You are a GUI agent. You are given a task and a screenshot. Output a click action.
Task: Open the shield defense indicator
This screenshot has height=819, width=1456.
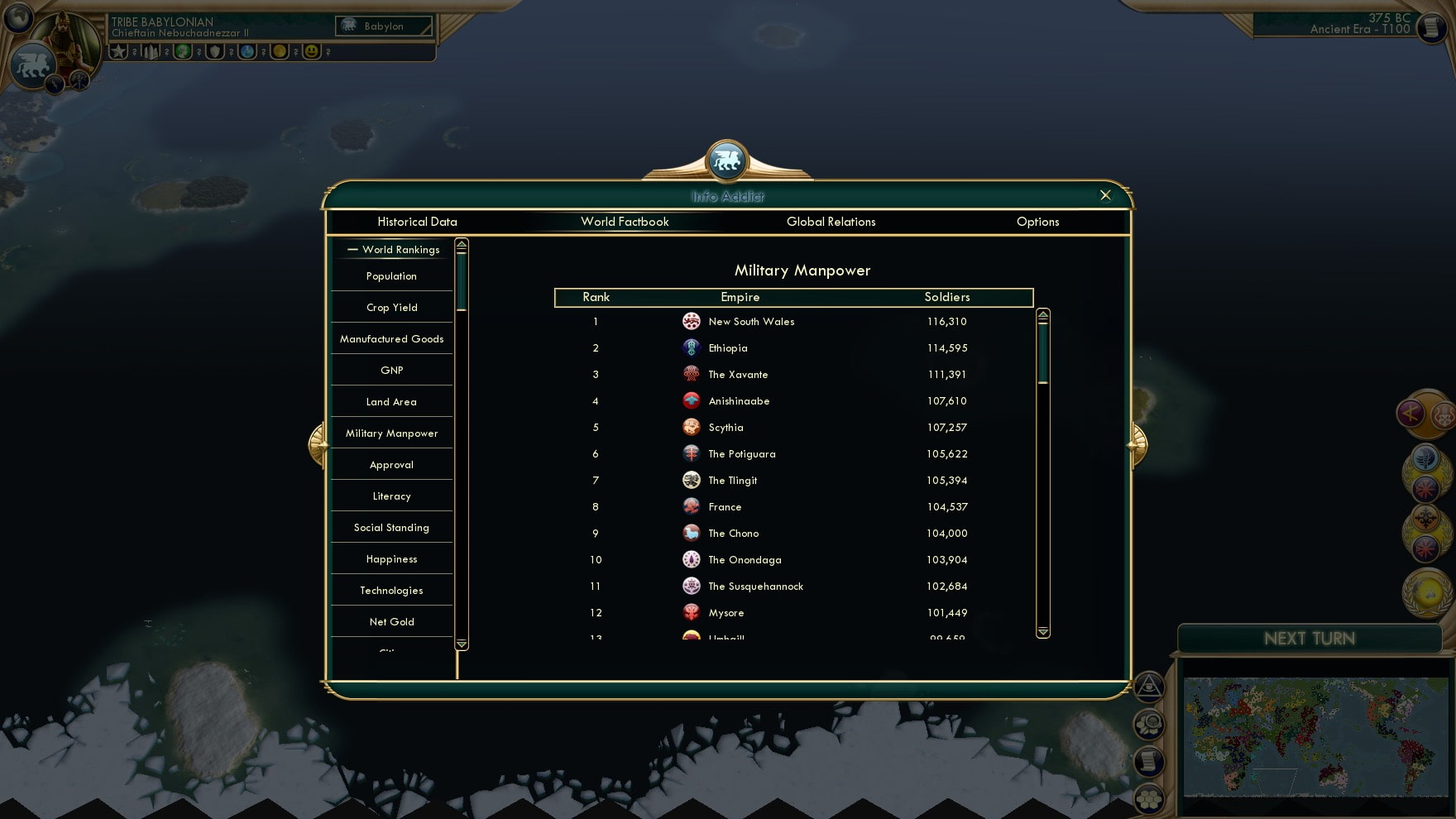point(215,51)
